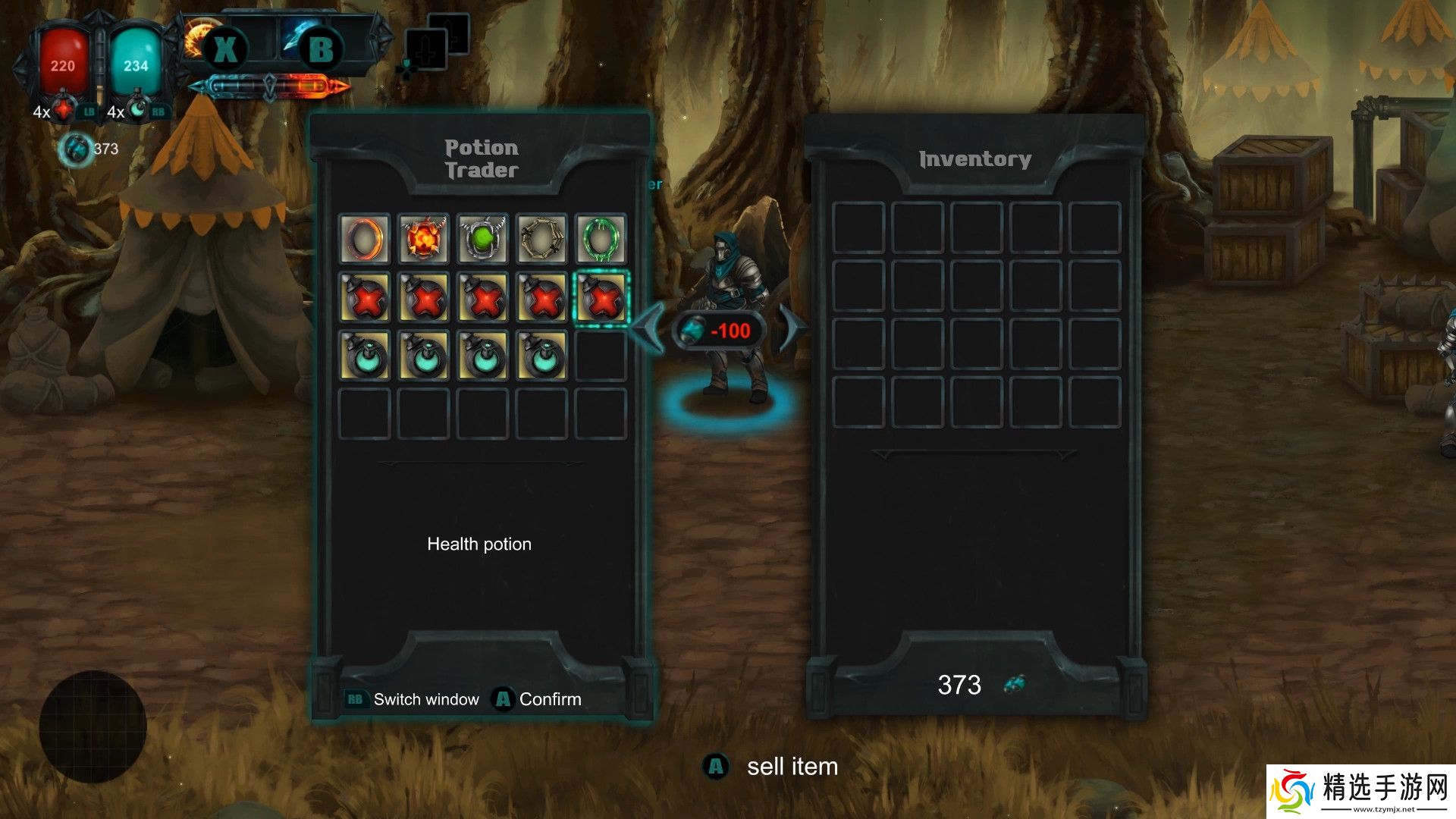Click the left arrow beside the price

coord(647,328)
